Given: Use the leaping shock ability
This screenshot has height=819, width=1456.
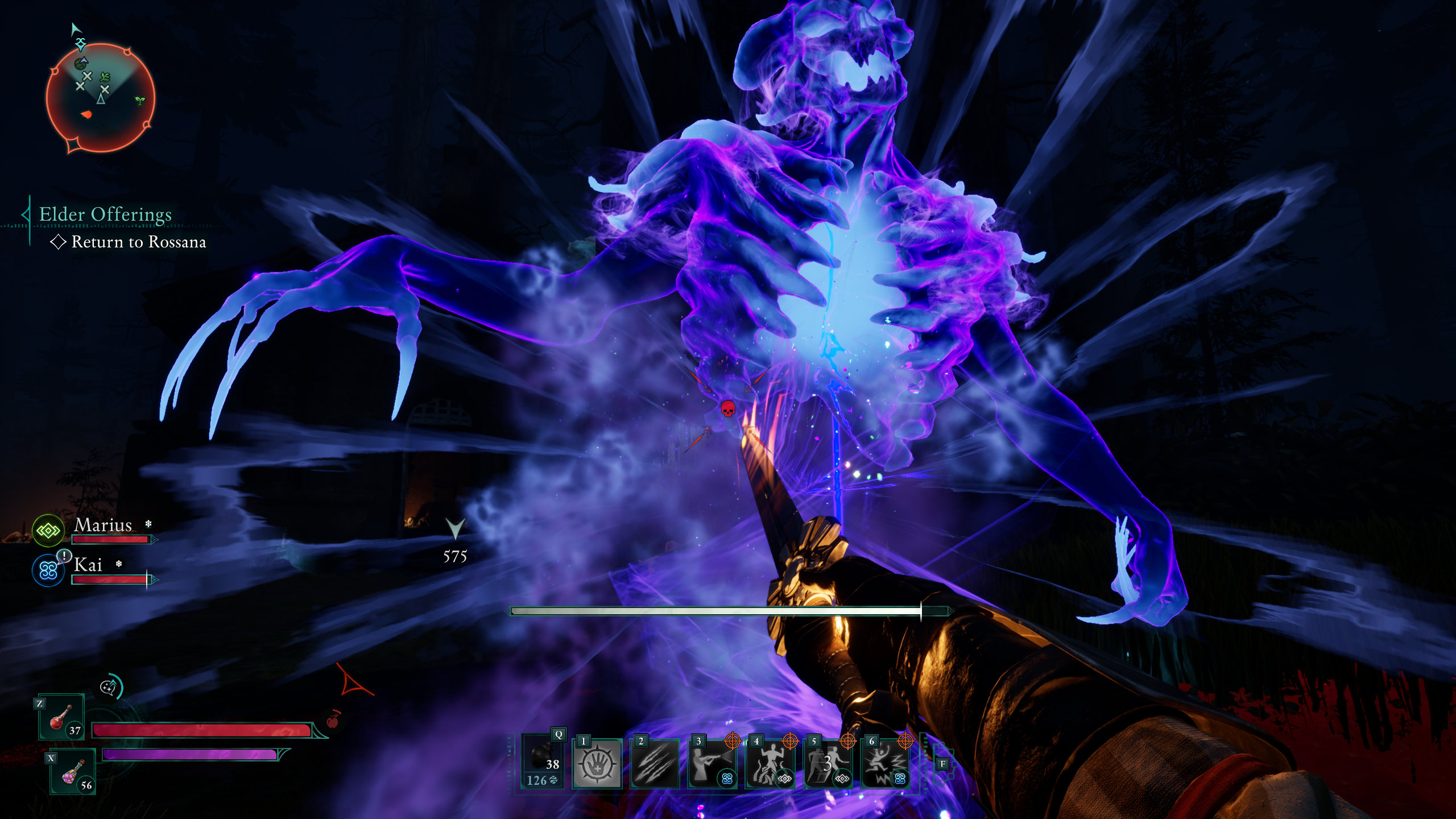Looking at the screenshot, I should pyautogui.click(x=885, y=763).
